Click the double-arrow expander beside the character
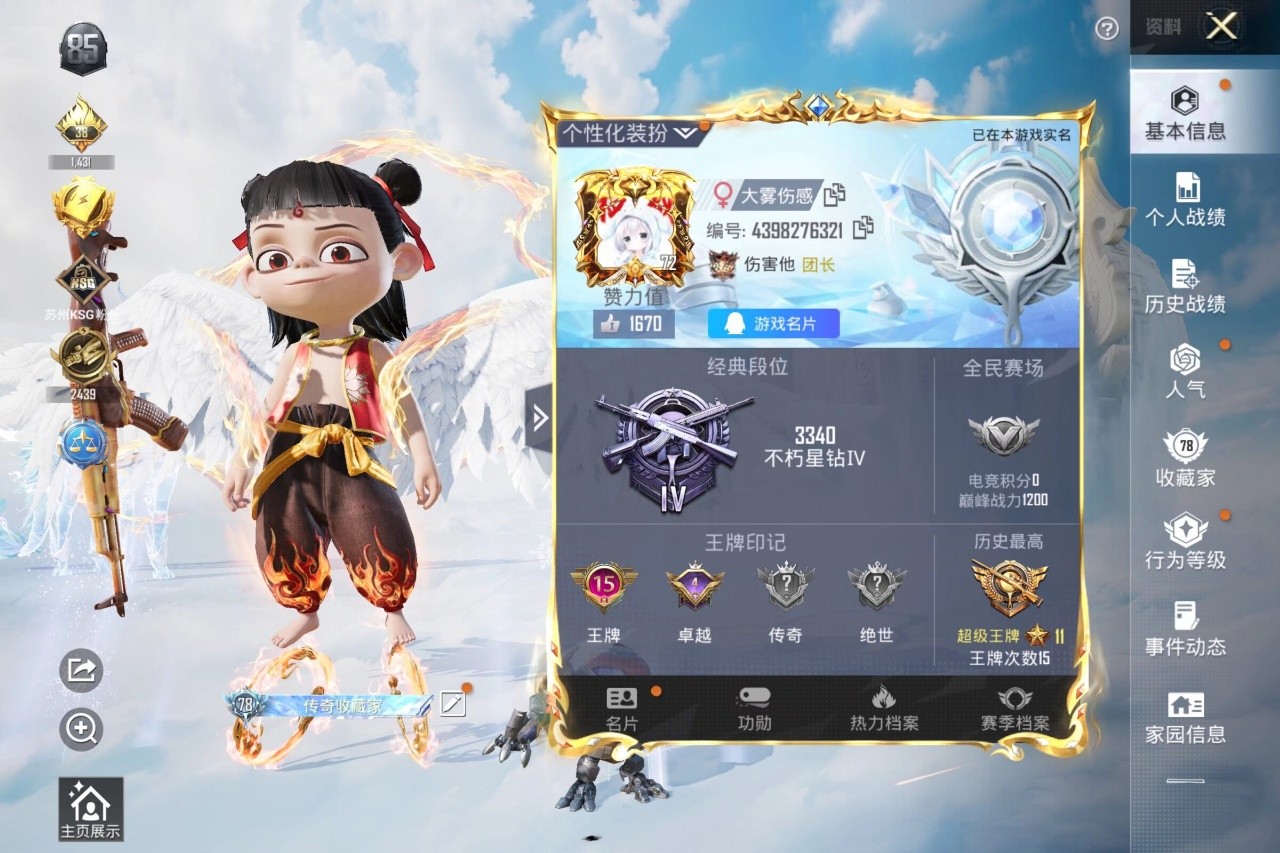This screenshot has height=853, width=1280. [x=541, y=419]
